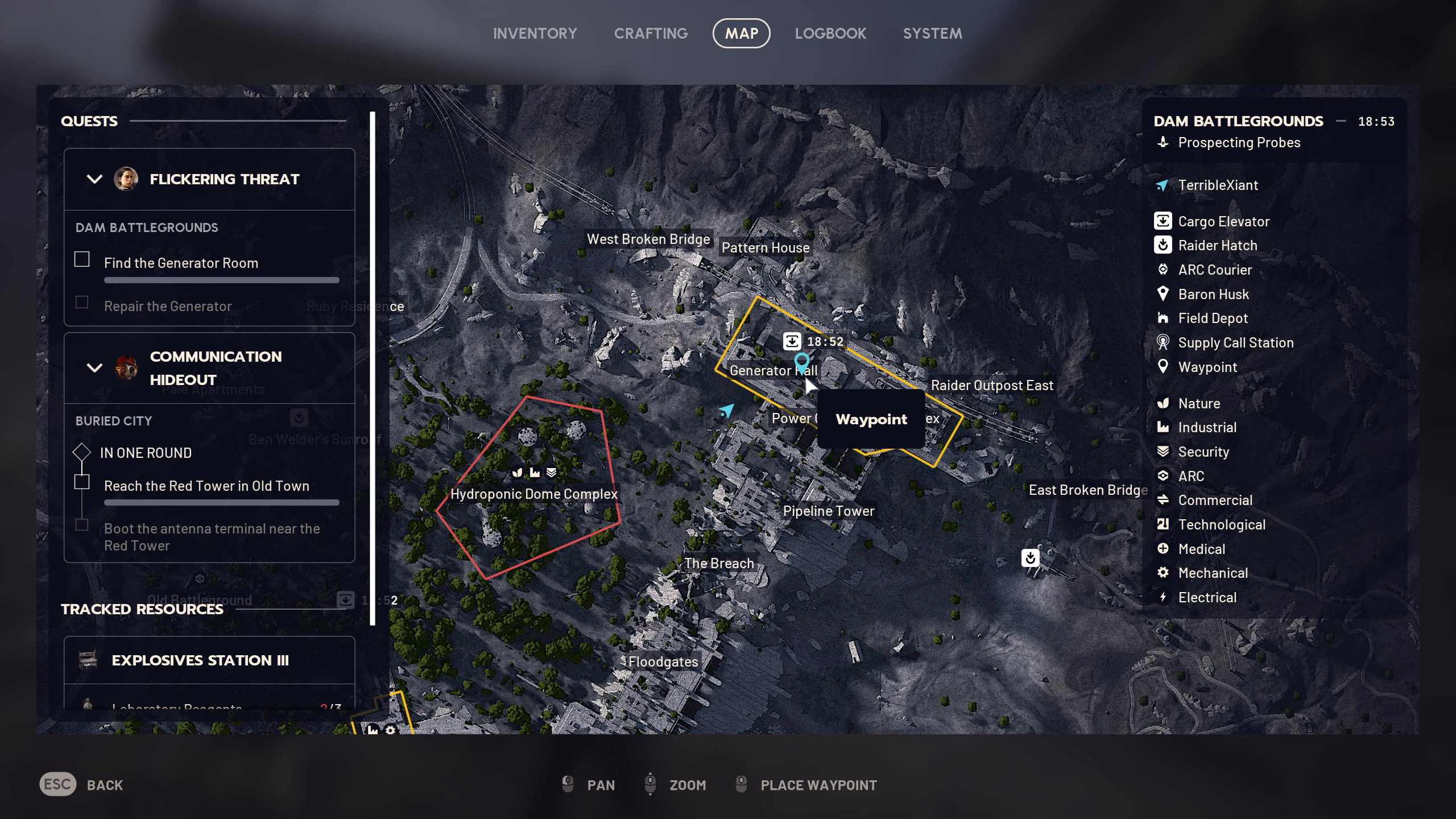Image resolution: width=1456 pixels, height=819 pixels.
Task: Switch to the Inventory tab
Action: click(x=535, y=34)
